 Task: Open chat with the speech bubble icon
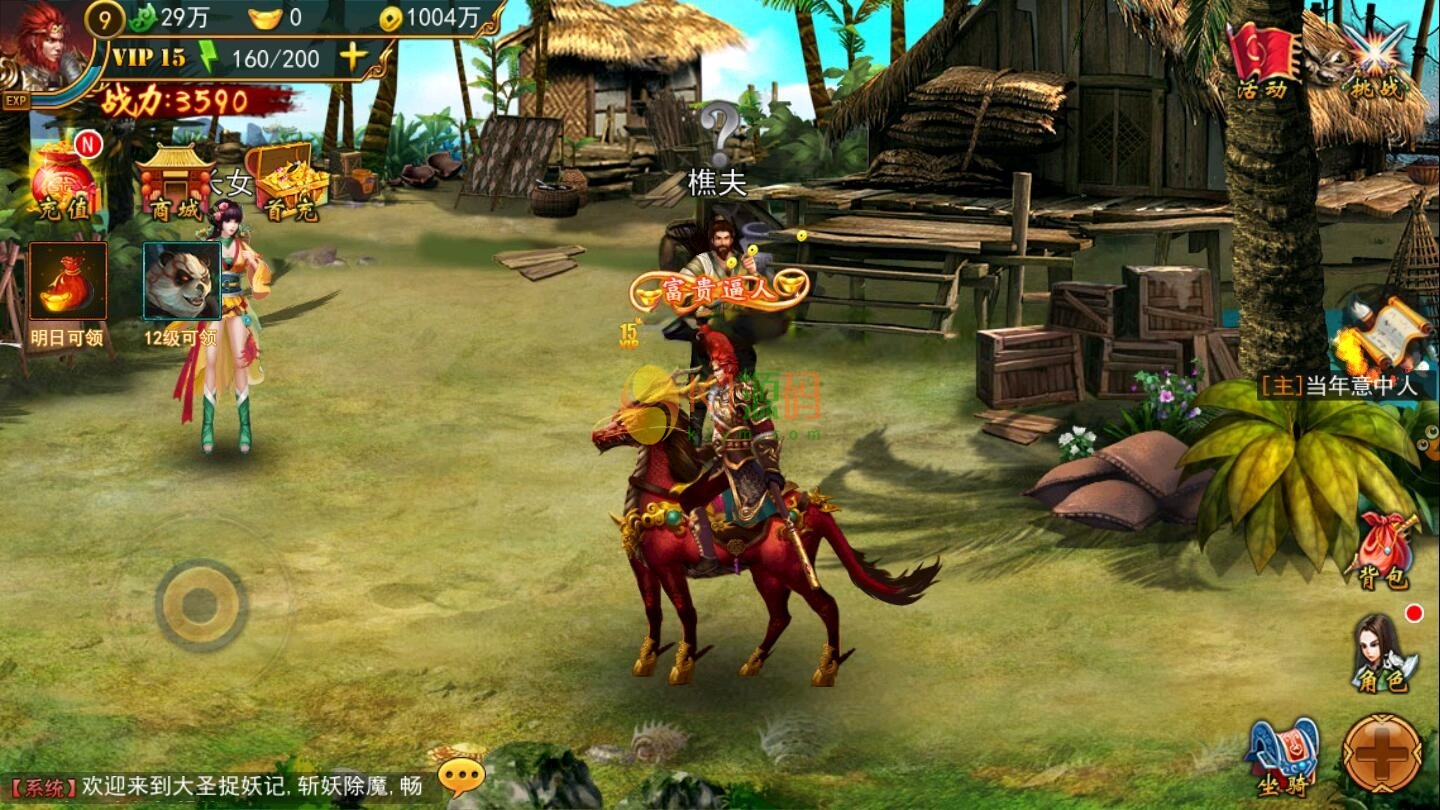tap(461, 775)
